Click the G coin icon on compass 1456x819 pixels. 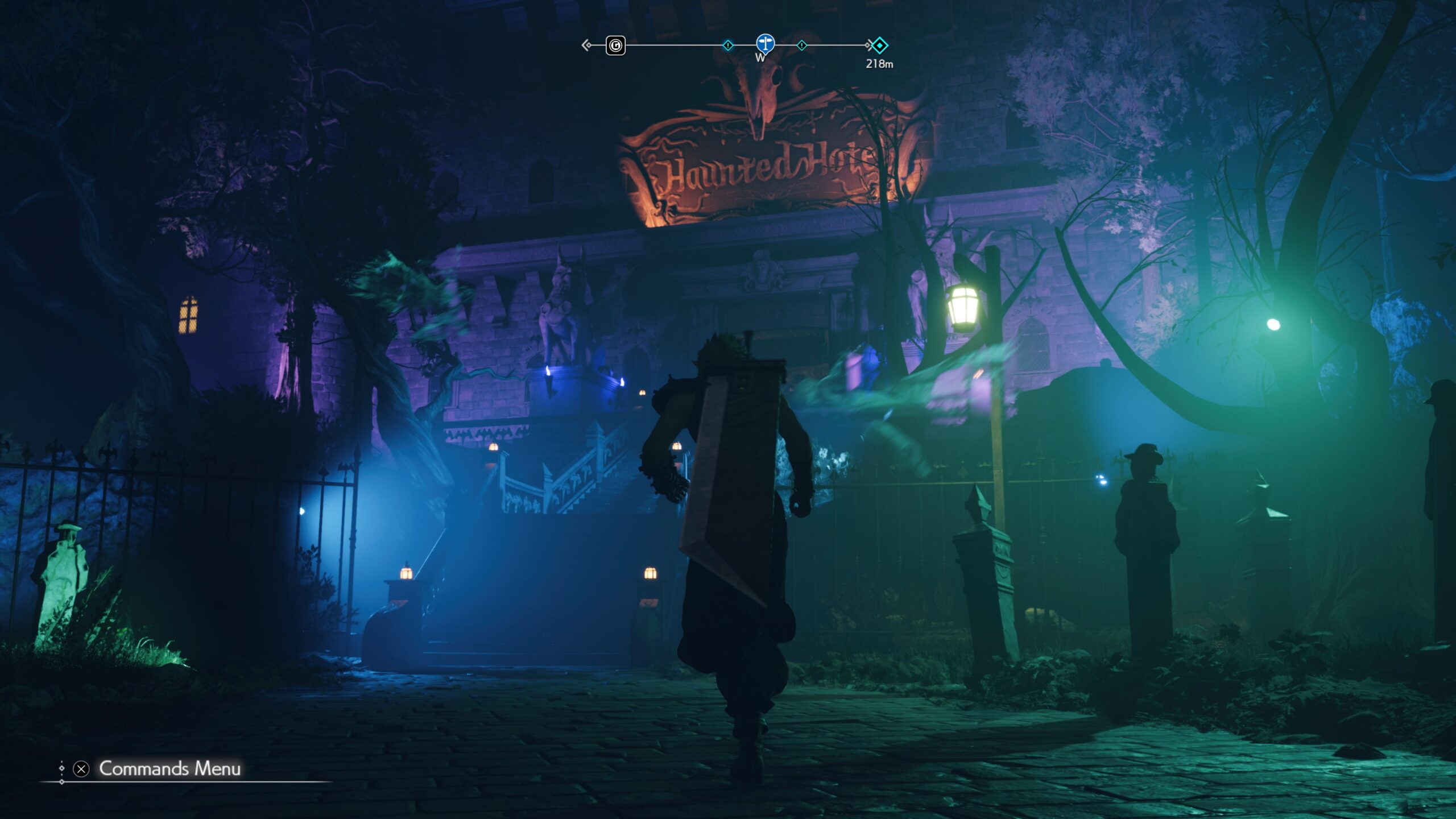pos(615,45)
